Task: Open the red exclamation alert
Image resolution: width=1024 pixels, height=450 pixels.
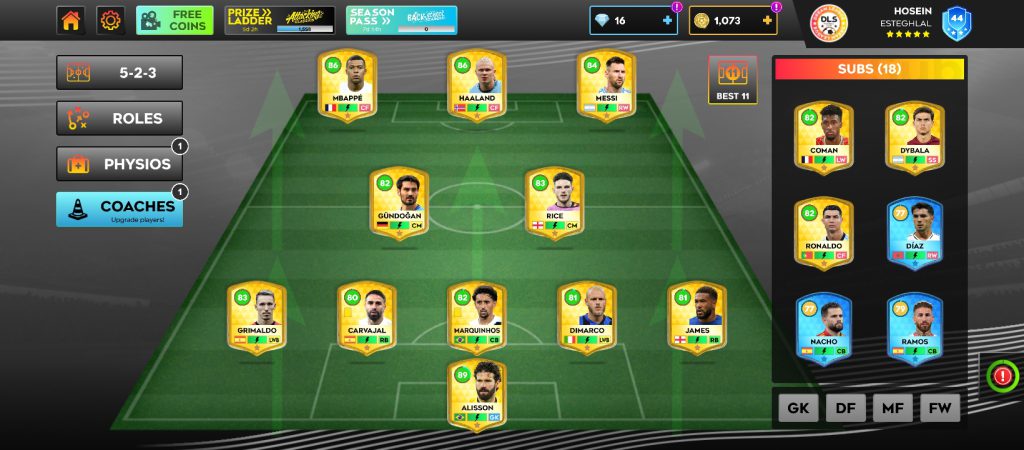Action: pyautogui.click(x=1001, y=376)
